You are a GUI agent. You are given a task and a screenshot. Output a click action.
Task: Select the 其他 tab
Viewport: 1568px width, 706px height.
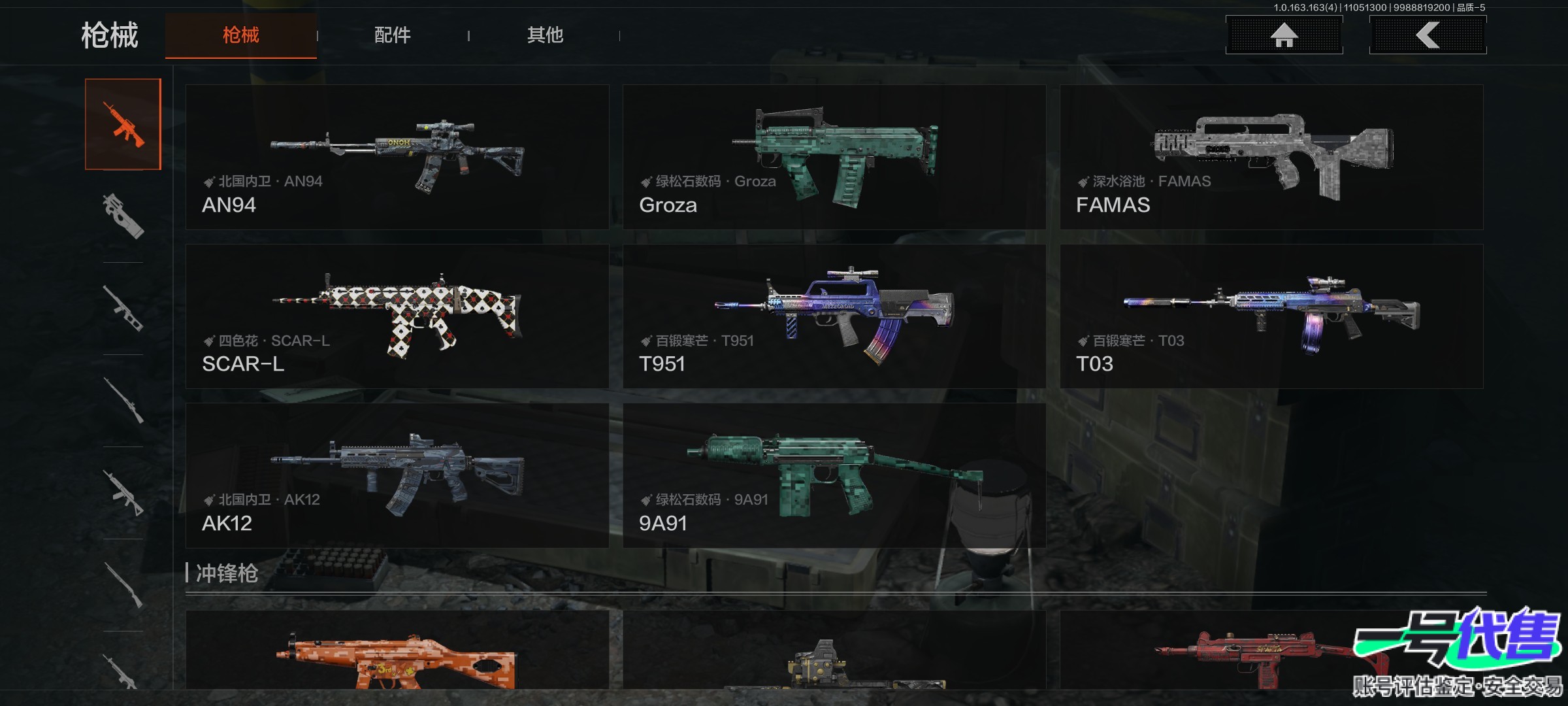click(x=545, y=35)
